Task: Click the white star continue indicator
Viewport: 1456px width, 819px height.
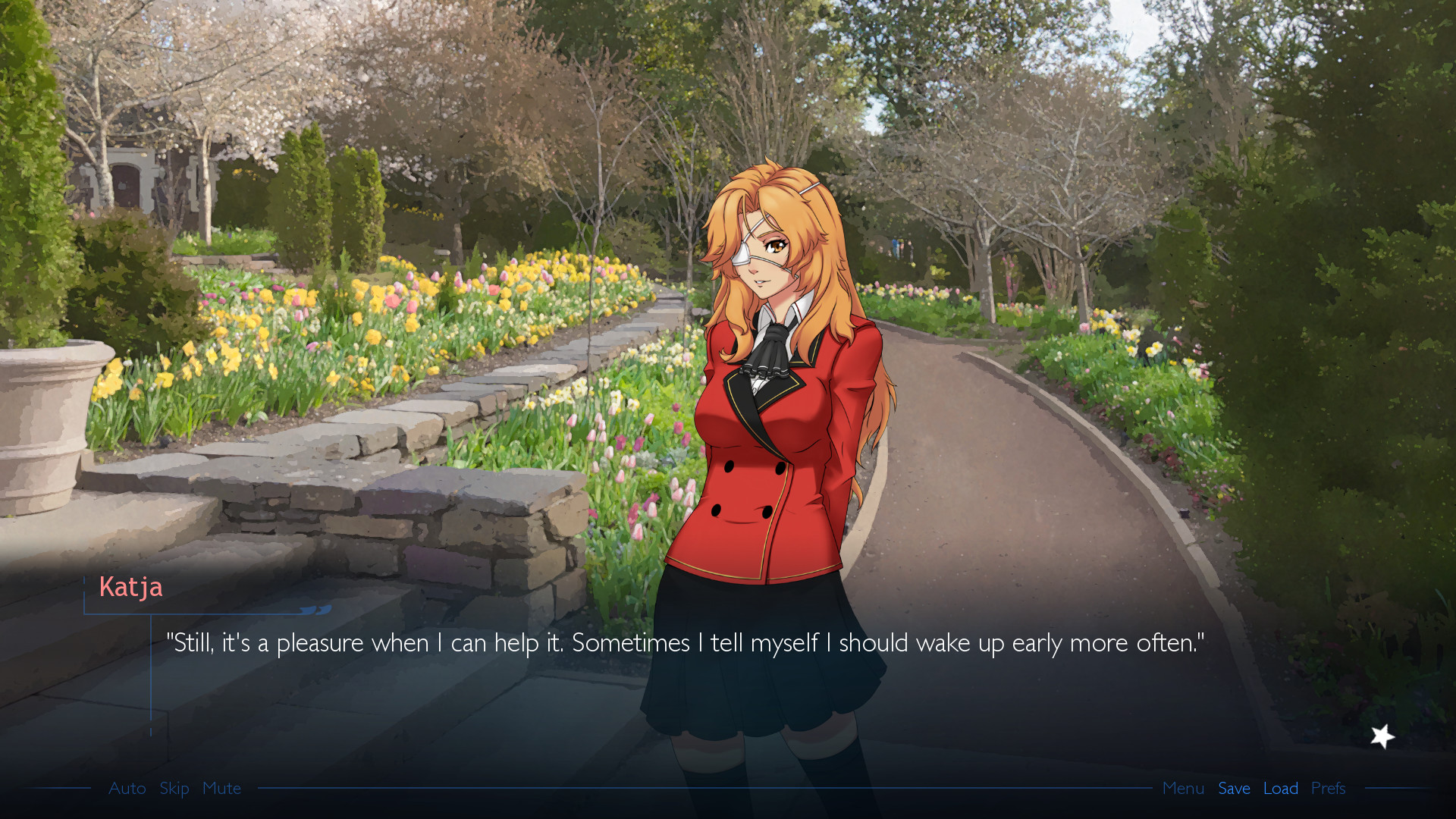Action: click(x=1382, y=736)
